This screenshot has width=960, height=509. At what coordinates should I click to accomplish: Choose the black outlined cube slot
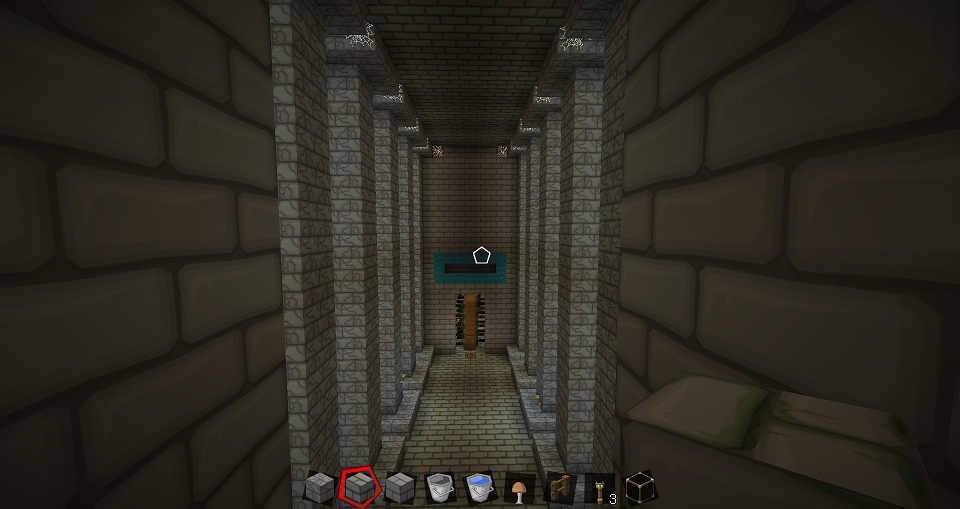click(639, 488)
